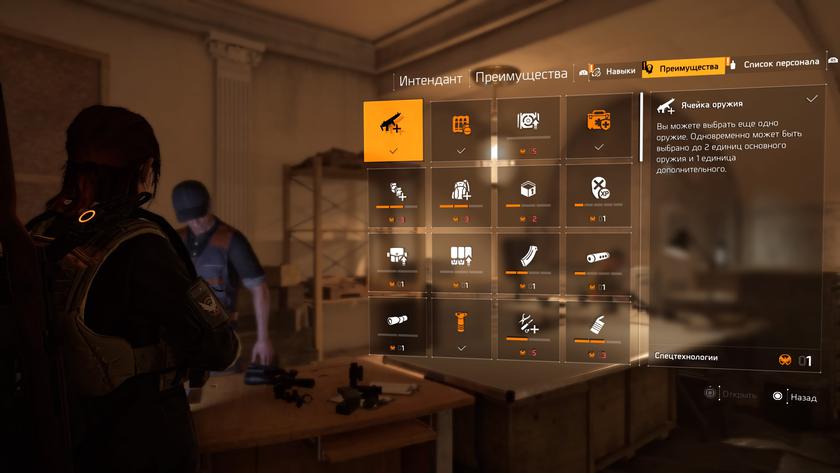Viewport: 840px width, 473px height.
Task: Pick the backpack perk tile
Action: pyautogui.click(x=461, y=195)
